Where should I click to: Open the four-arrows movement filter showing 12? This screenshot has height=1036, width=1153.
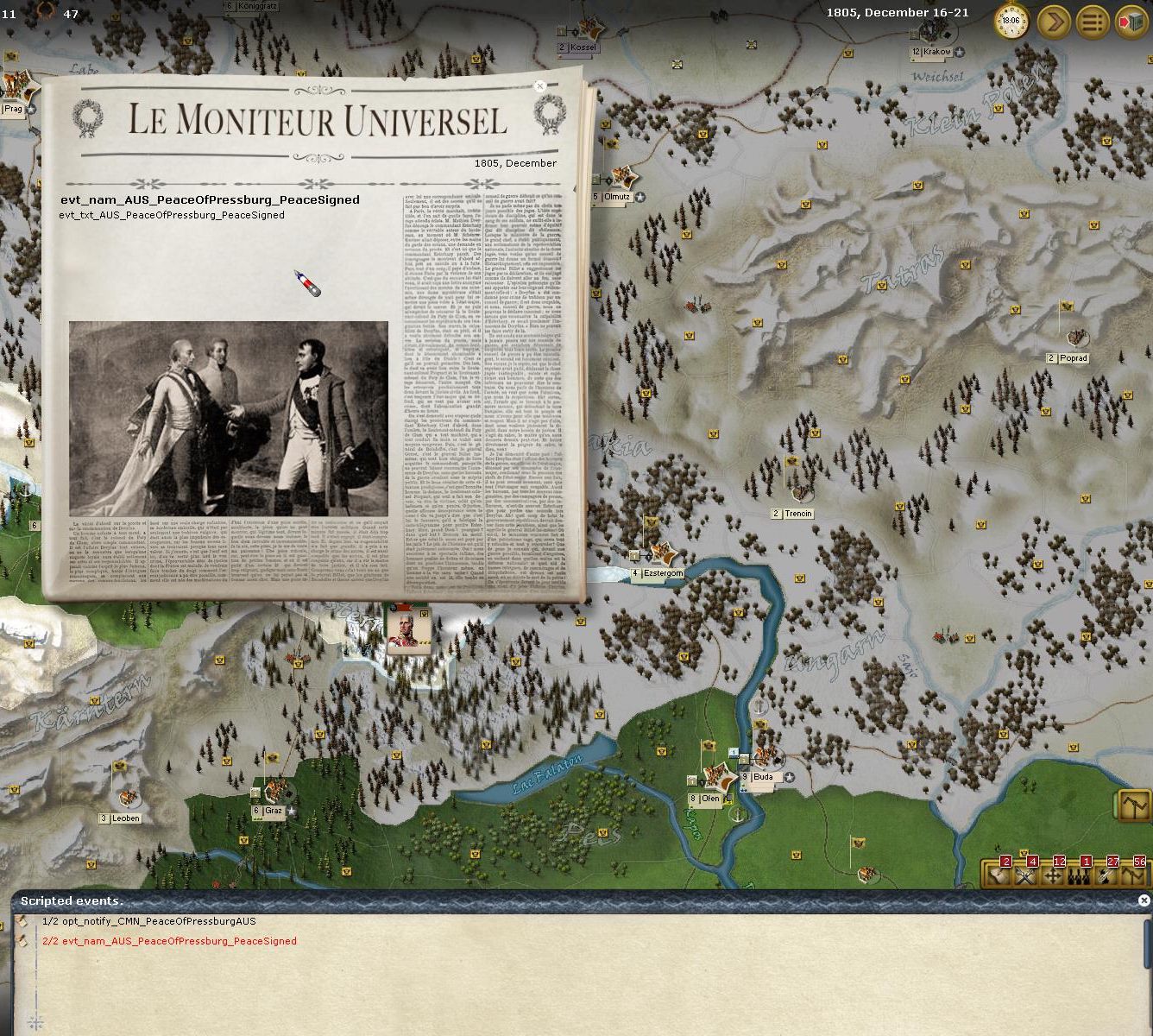tap(1053, 874)
